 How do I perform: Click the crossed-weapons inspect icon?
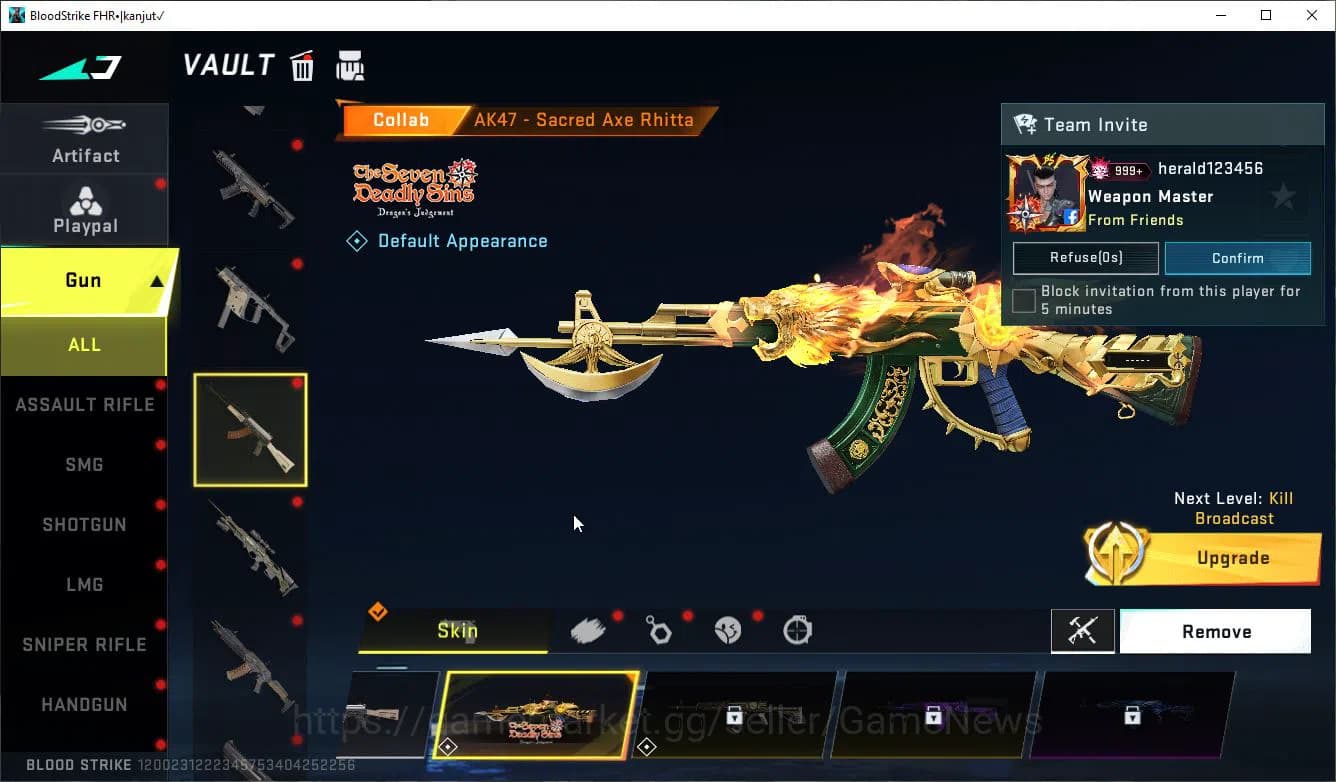pyautogui.click(x=1082, y=631)
